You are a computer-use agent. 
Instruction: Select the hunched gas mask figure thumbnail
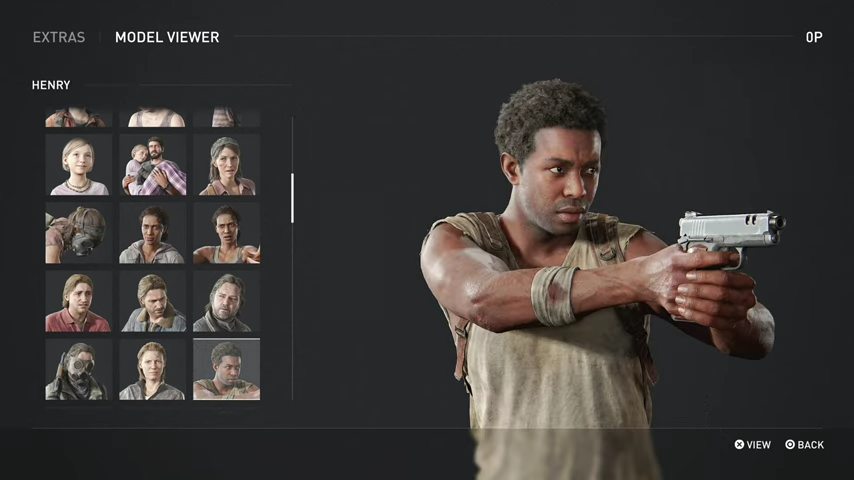coord(78,233)
